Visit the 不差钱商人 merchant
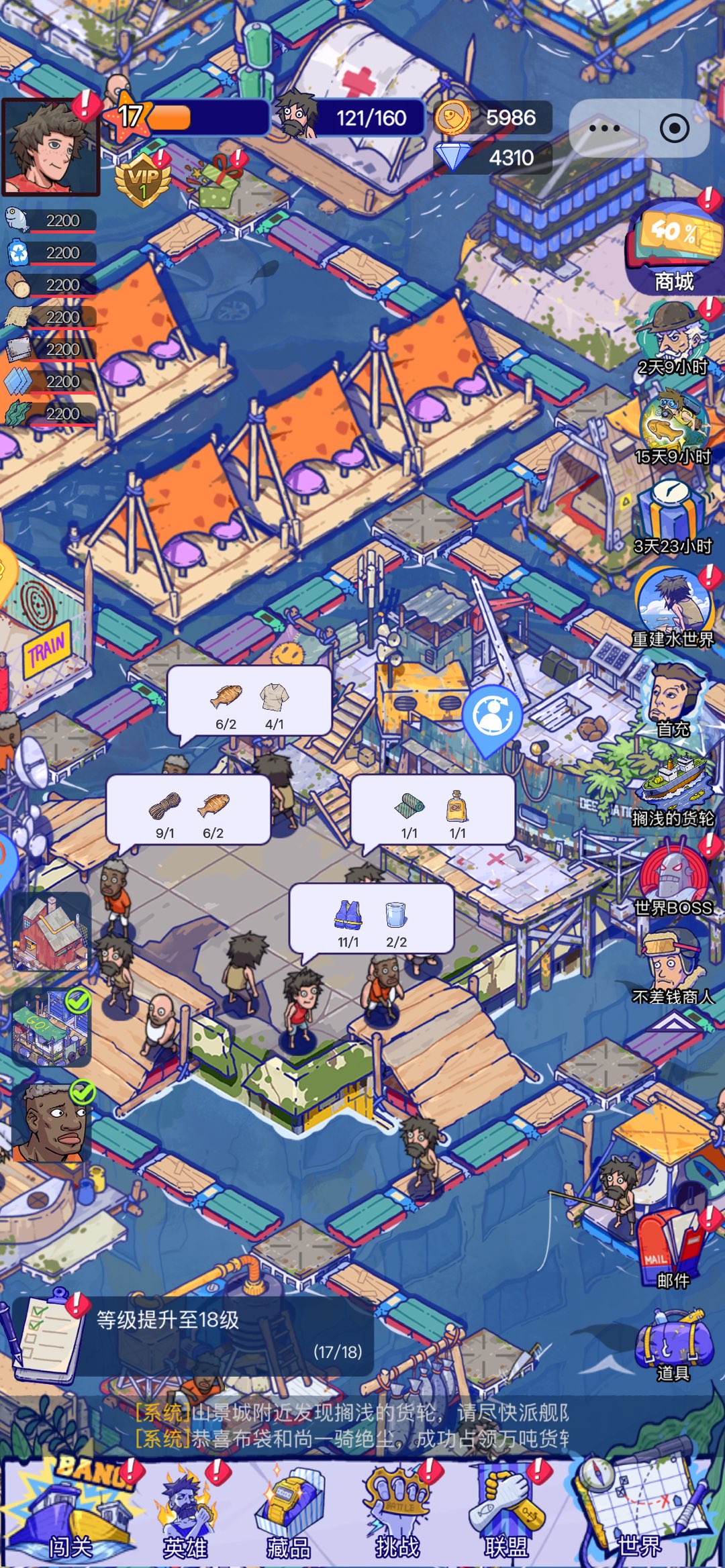The image size is (725, 1568). coord(673,966)
